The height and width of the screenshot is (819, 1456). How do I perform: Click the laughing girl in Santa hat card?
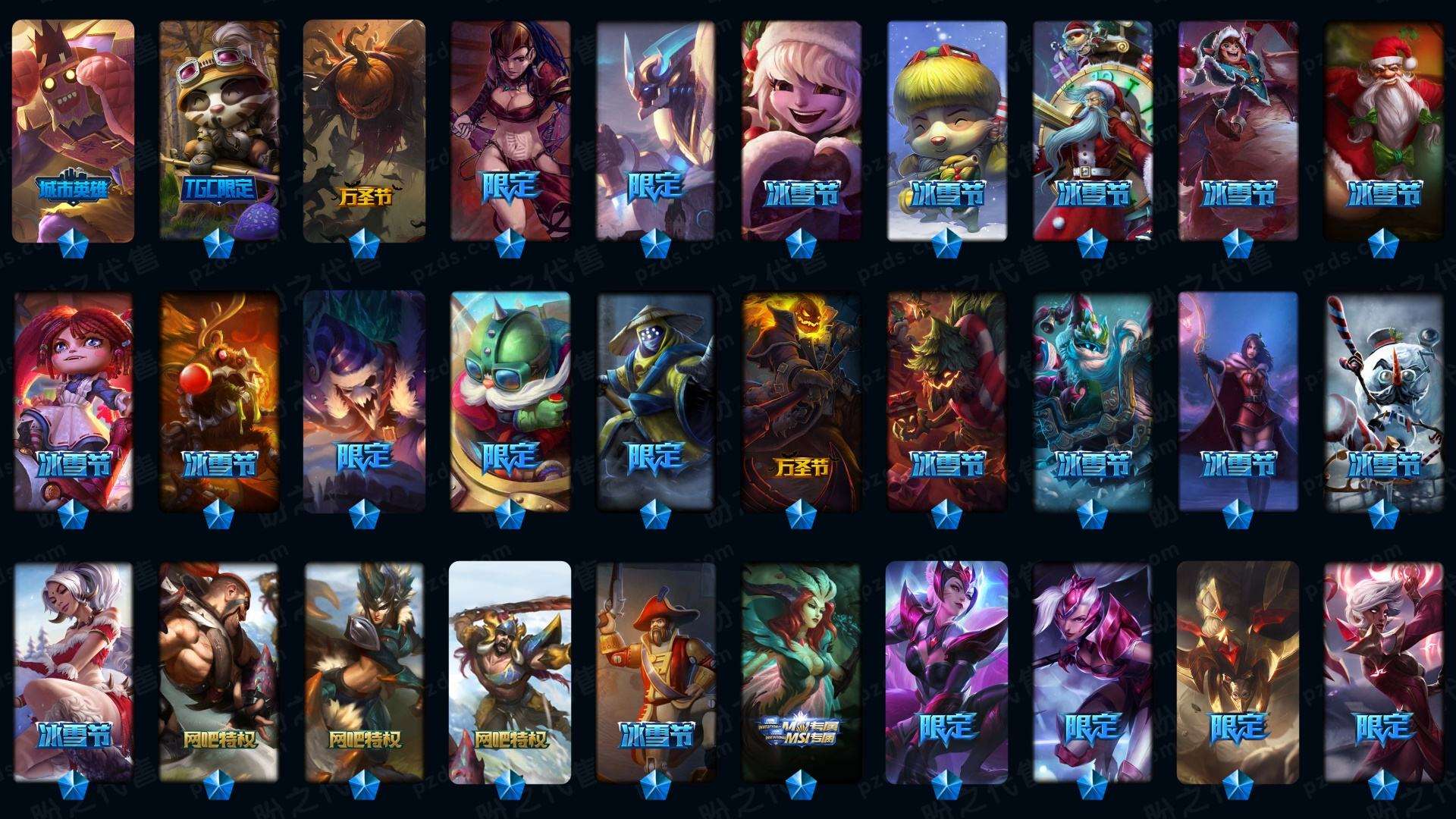click(x=802, y=130)
